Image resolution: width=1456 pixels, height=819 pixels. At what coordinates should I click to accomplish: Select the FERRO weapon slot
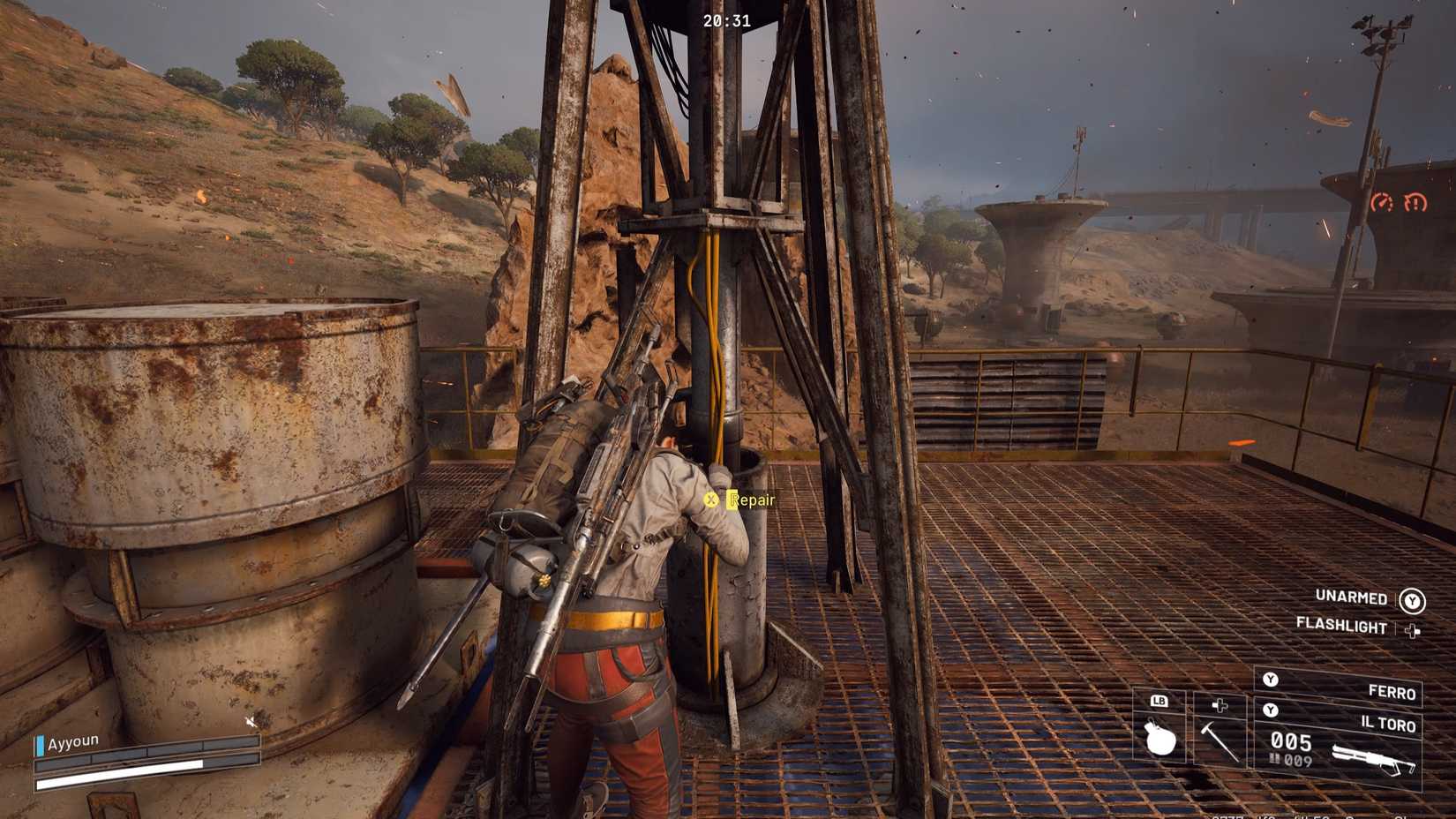pyautogui.click(x=1392, y=692)
